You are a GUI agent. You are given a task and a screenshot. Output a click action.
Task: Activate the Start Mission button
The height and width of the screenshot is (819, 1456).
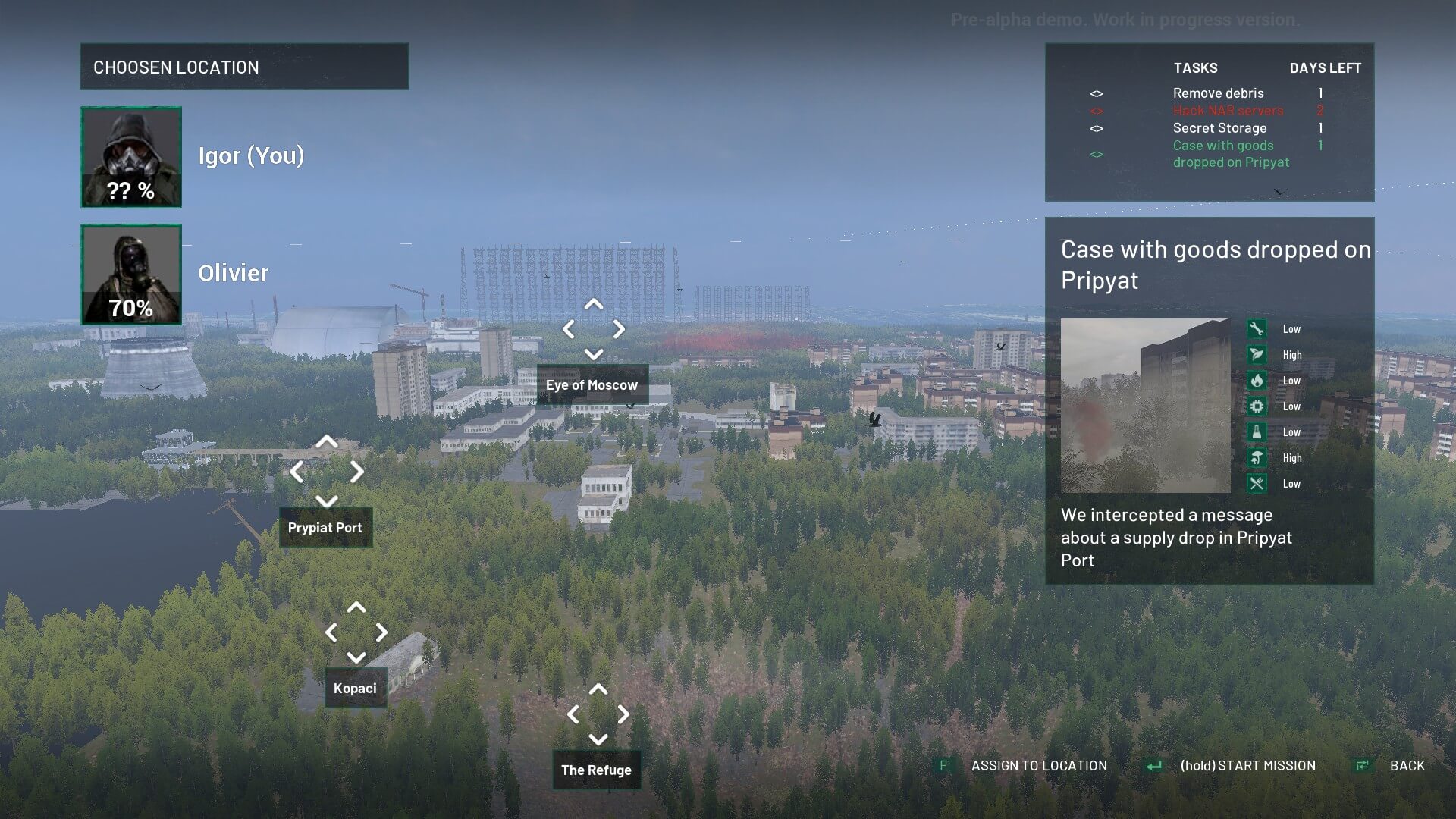coord(1247,766)
